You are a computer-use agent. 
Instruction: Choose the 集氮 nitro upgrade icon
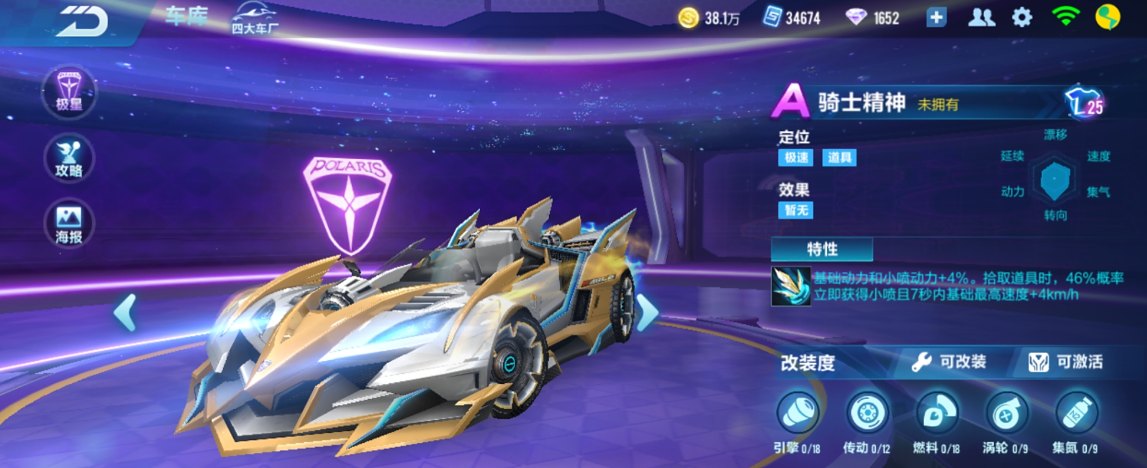pos(1076,413)
